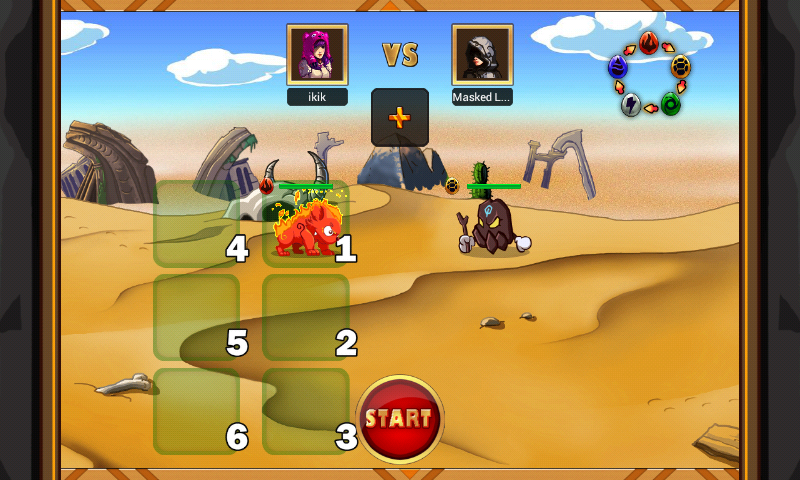
Task: Choose formation slot 5
Action: click(x=196, y=317)
